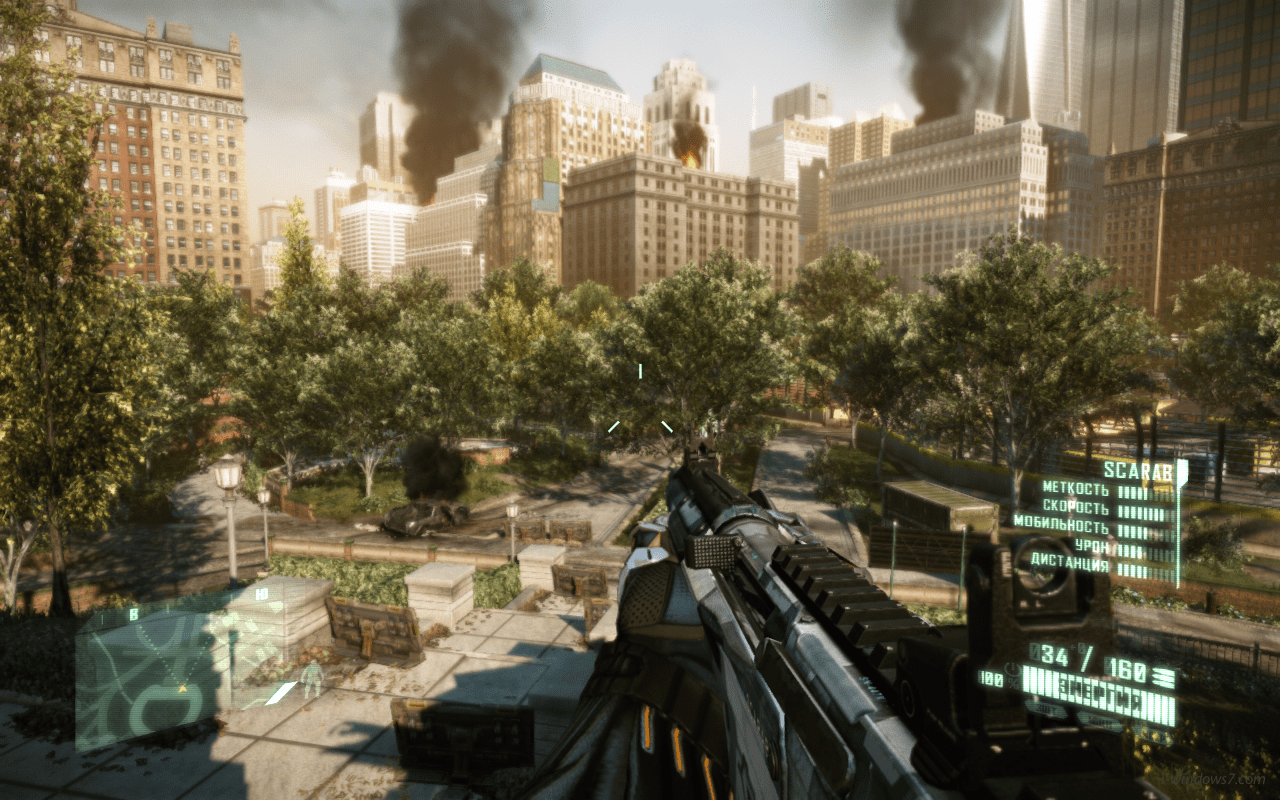The width and height of the screenshot is (1280, 800).
Task: Click the nanosuit figure icon
Action: pos(313,679)
